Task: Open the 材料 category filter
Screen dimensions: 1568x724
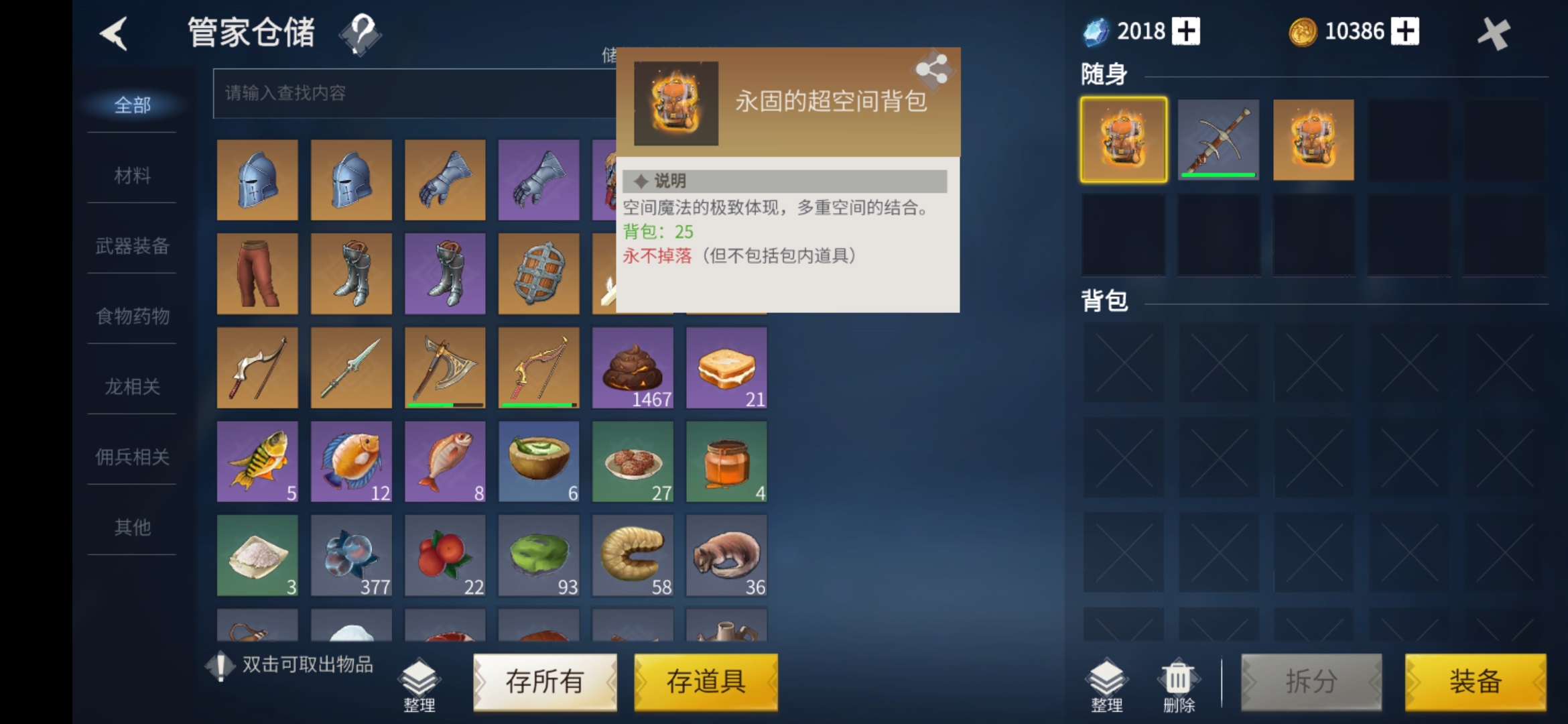Action: pyautogui.click(x=131, y=176)
